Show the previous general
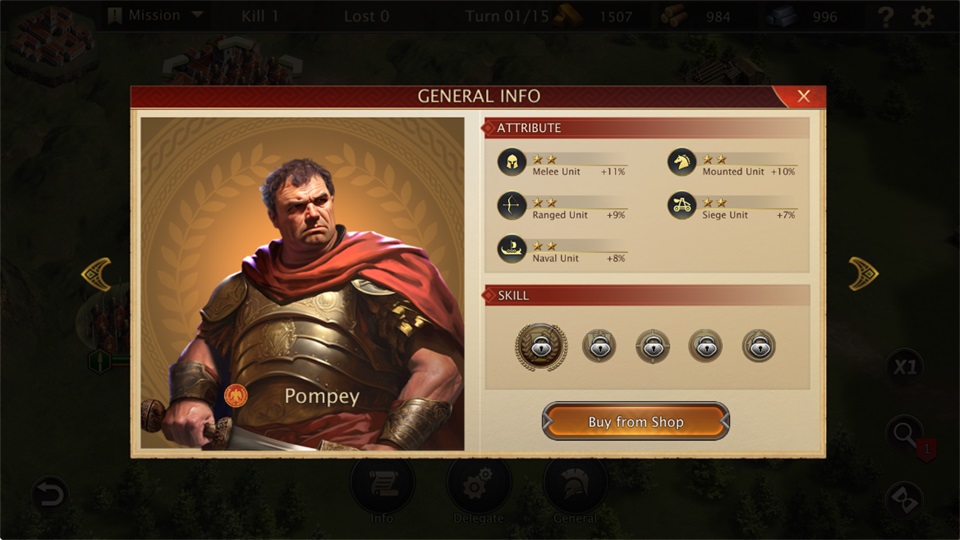The height and width of the screenshot is (540, 960). [96, 274]
